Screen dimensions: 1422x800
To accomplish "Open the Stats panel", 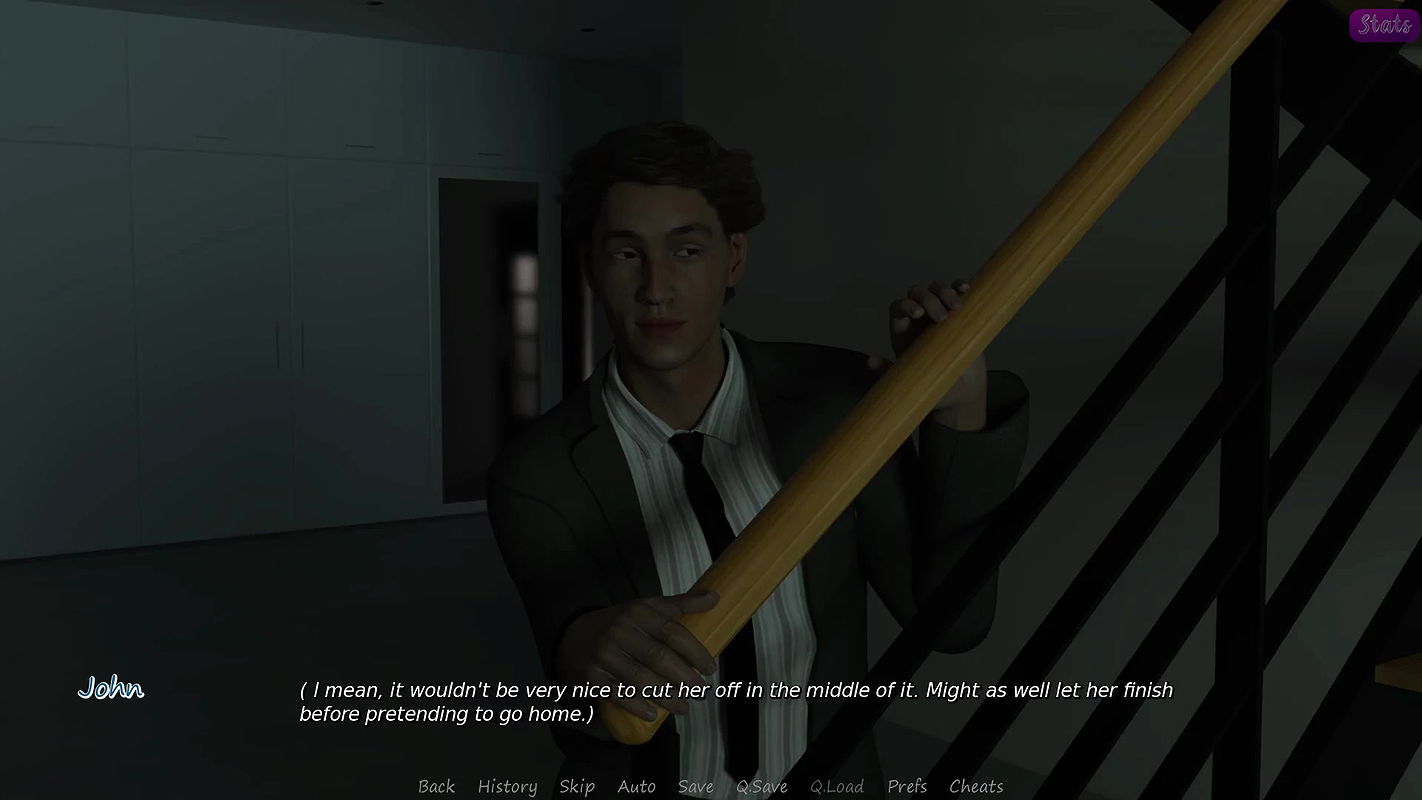I will (1384, 25).
